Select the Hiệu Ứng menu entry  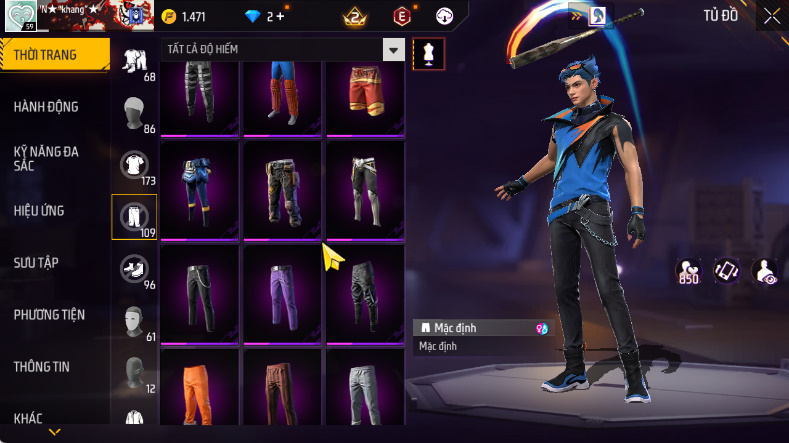pyautogui.click(x=40, y=211)
